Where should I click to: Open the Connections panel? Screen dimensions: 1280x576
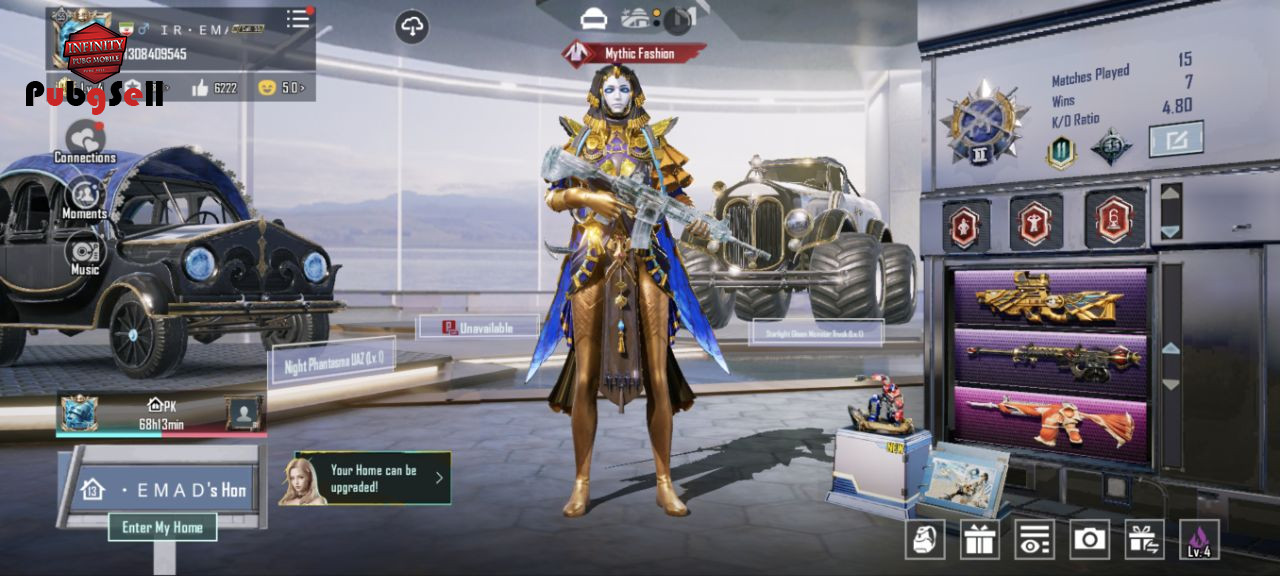tap(85, 140)
